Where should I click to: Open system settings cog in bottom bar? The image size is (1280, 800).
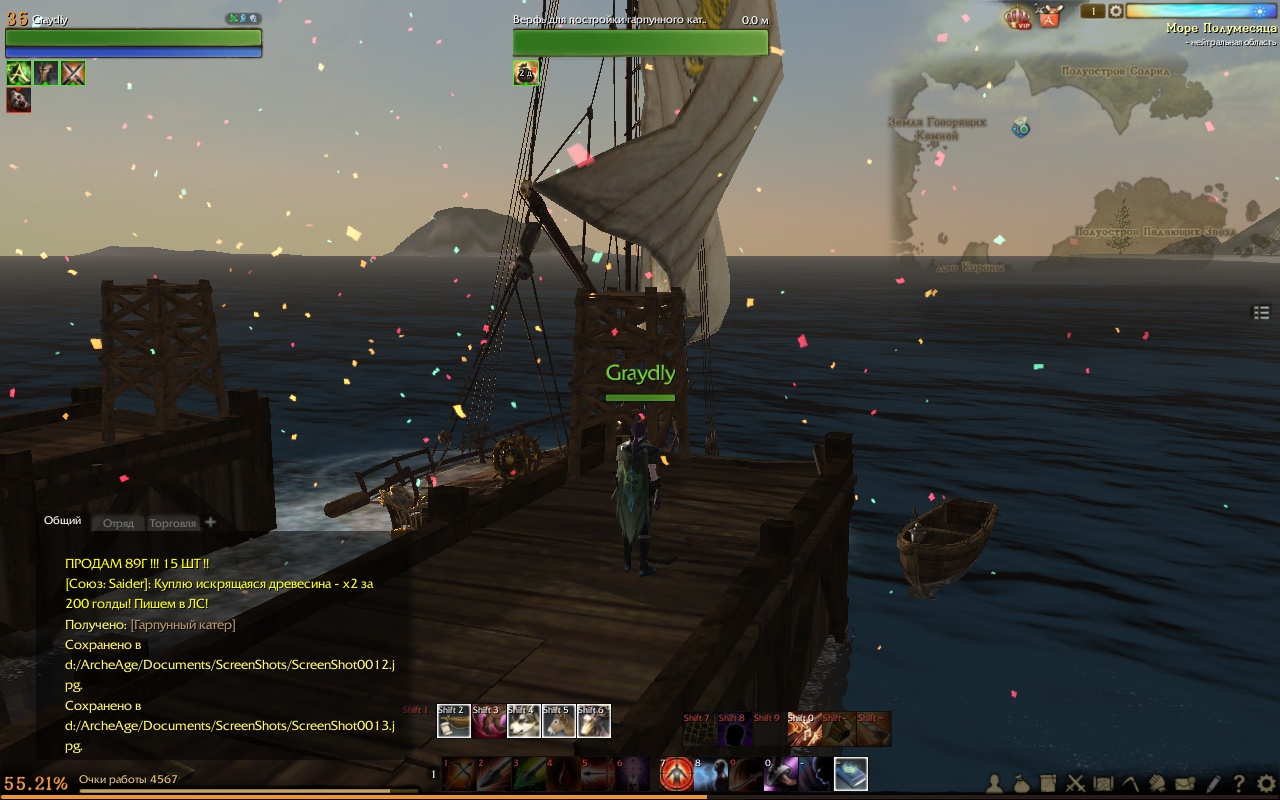coord(1266,784)
